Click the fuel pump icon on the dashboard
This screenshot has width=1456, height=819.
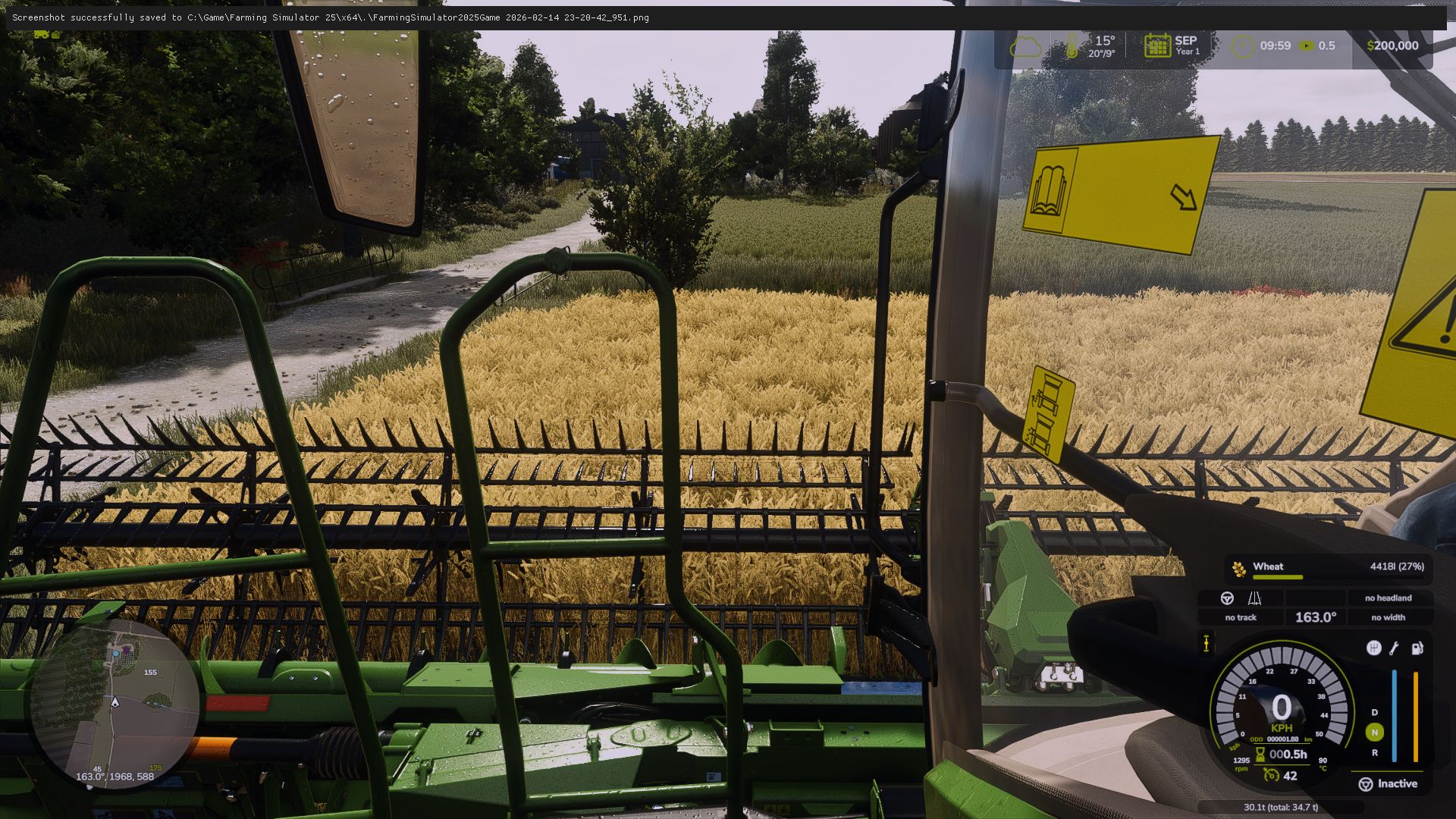click(x=1417, y=649)
